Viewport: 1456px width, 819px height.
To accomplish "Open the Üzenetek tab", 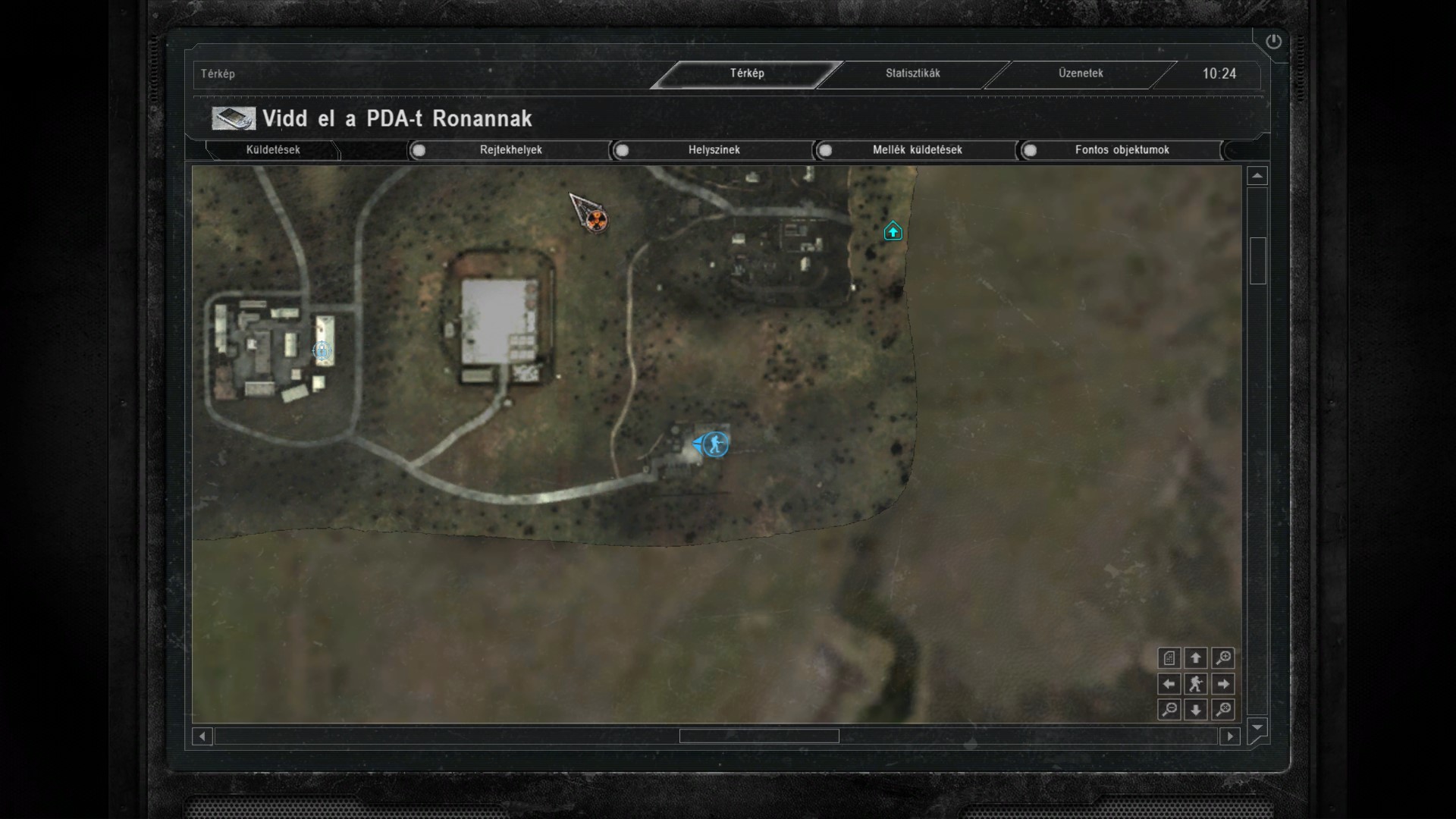I will coord(1081,74).
